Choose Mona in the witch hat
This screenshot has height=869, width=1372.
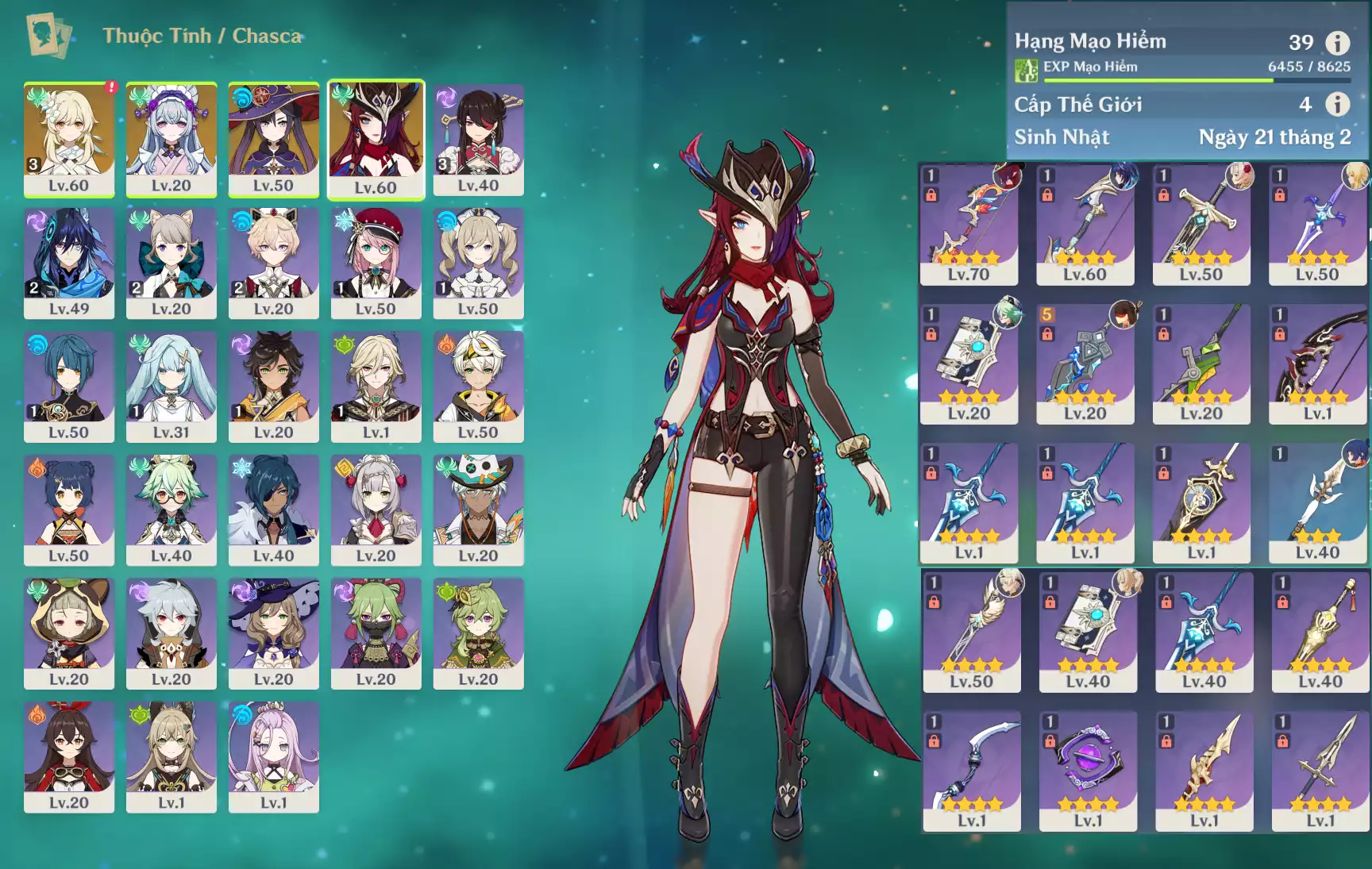tap(274, 139)
